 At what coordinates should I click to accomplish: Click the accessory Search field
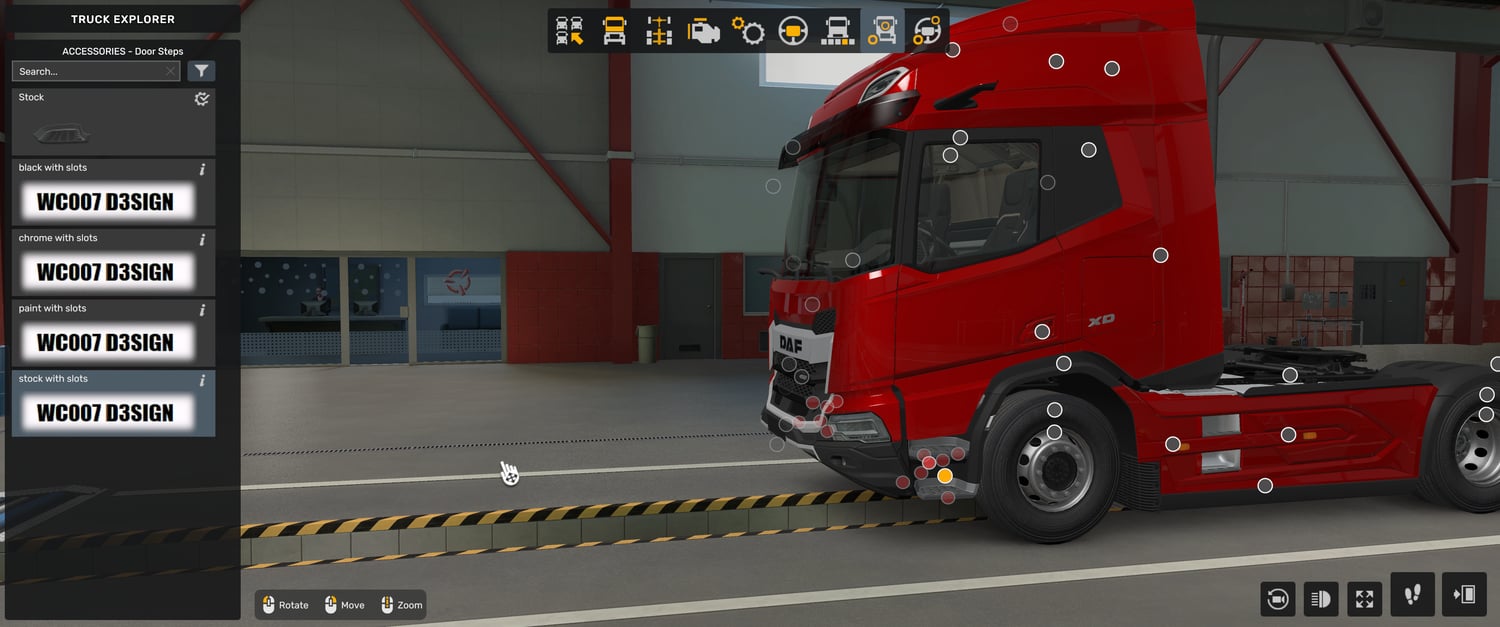[x=88, y=71]
